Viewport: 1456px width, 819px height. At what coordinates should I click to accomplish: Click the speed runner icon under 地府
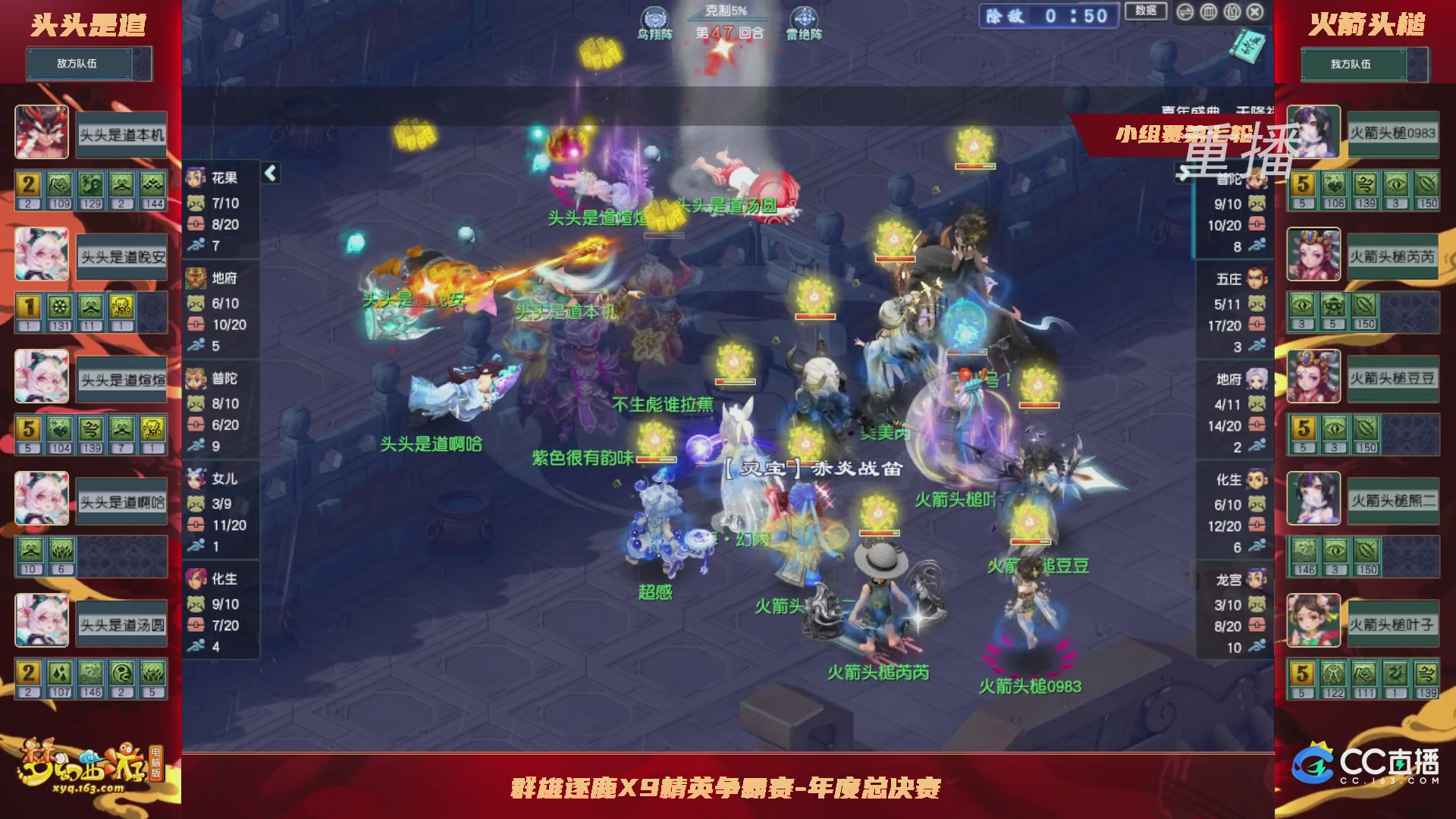pyautogui.click(x=196, y=346)
